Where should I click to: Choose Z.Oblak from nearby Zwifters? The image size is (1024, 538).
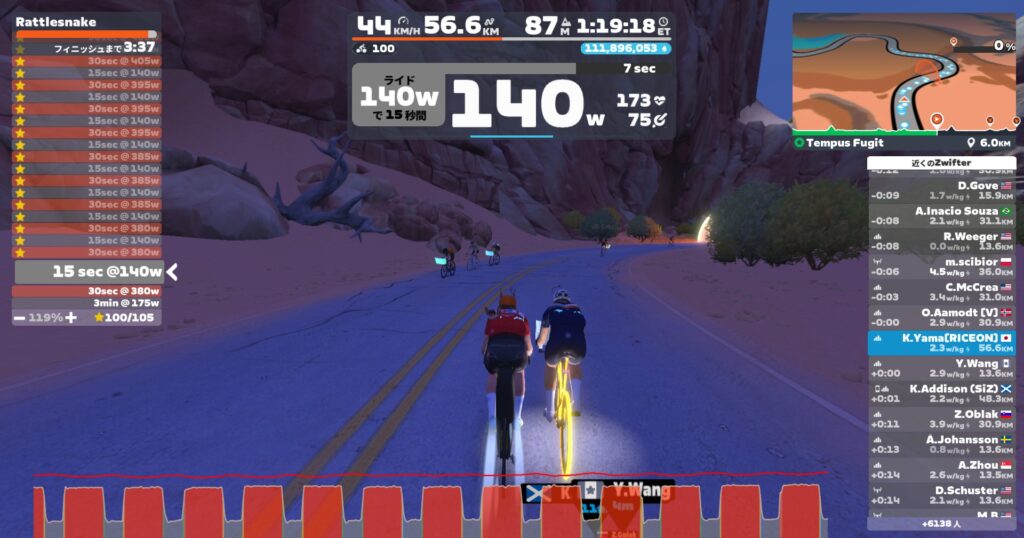pyautogui.click(x=941, y=419)
